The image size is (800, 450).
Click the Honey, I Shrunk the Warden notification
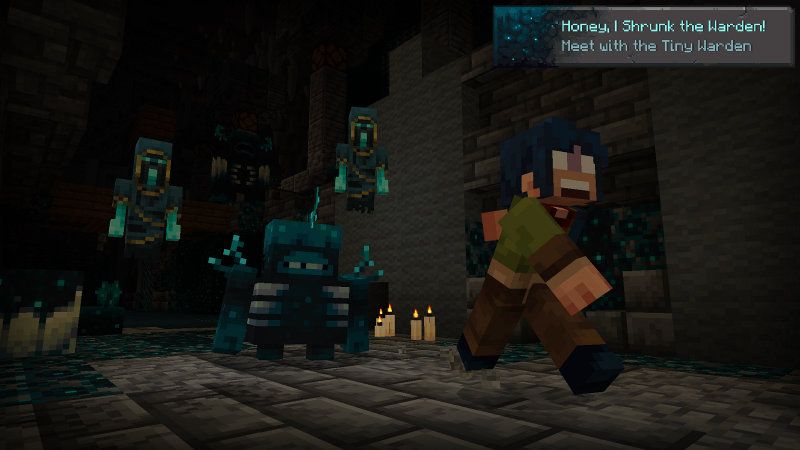[643, 36]
